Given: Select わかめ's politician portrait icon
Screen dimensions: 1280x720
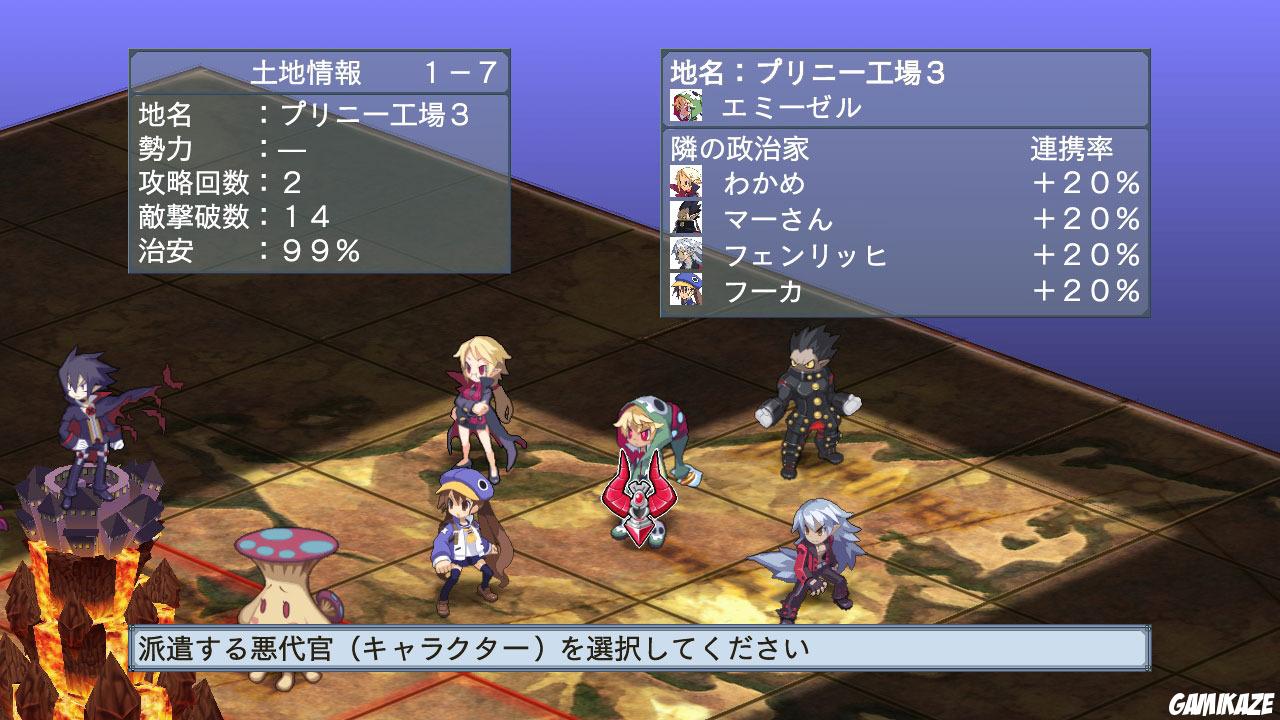Looking at the screenshot, I should [x=687, y=184].
